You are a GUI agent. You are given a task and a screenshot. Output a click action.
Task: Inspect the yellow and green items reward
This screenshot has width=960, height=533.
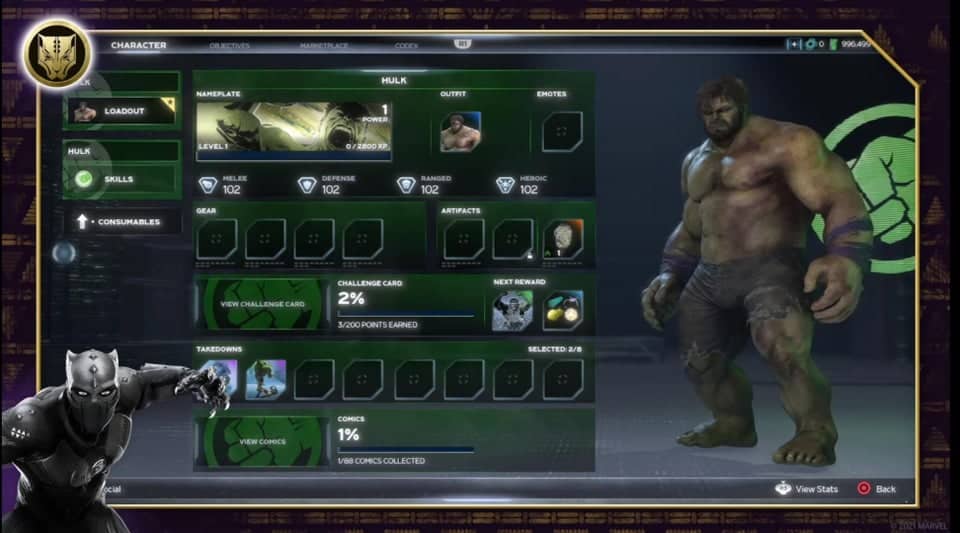(563, 311)
